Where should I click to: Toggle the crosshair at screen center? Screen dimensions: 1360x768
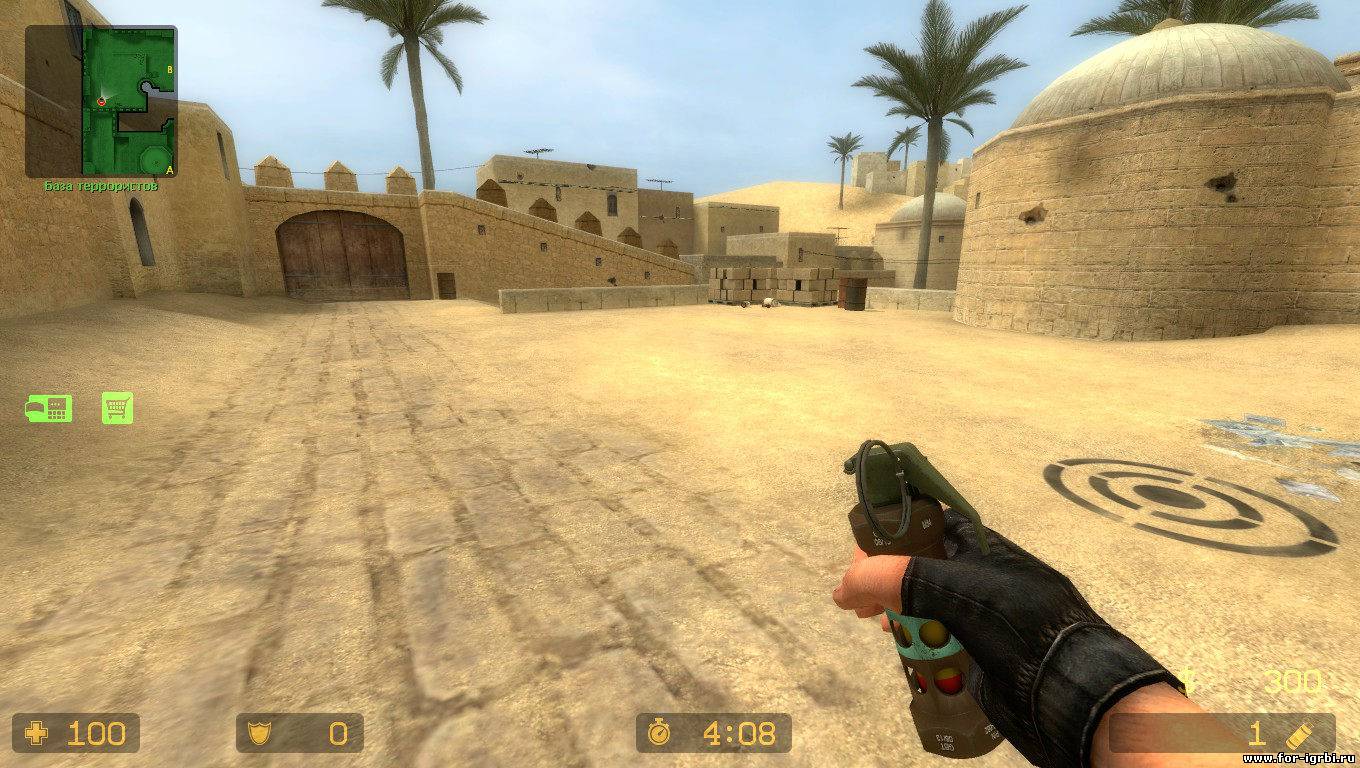tap(680, 384)
